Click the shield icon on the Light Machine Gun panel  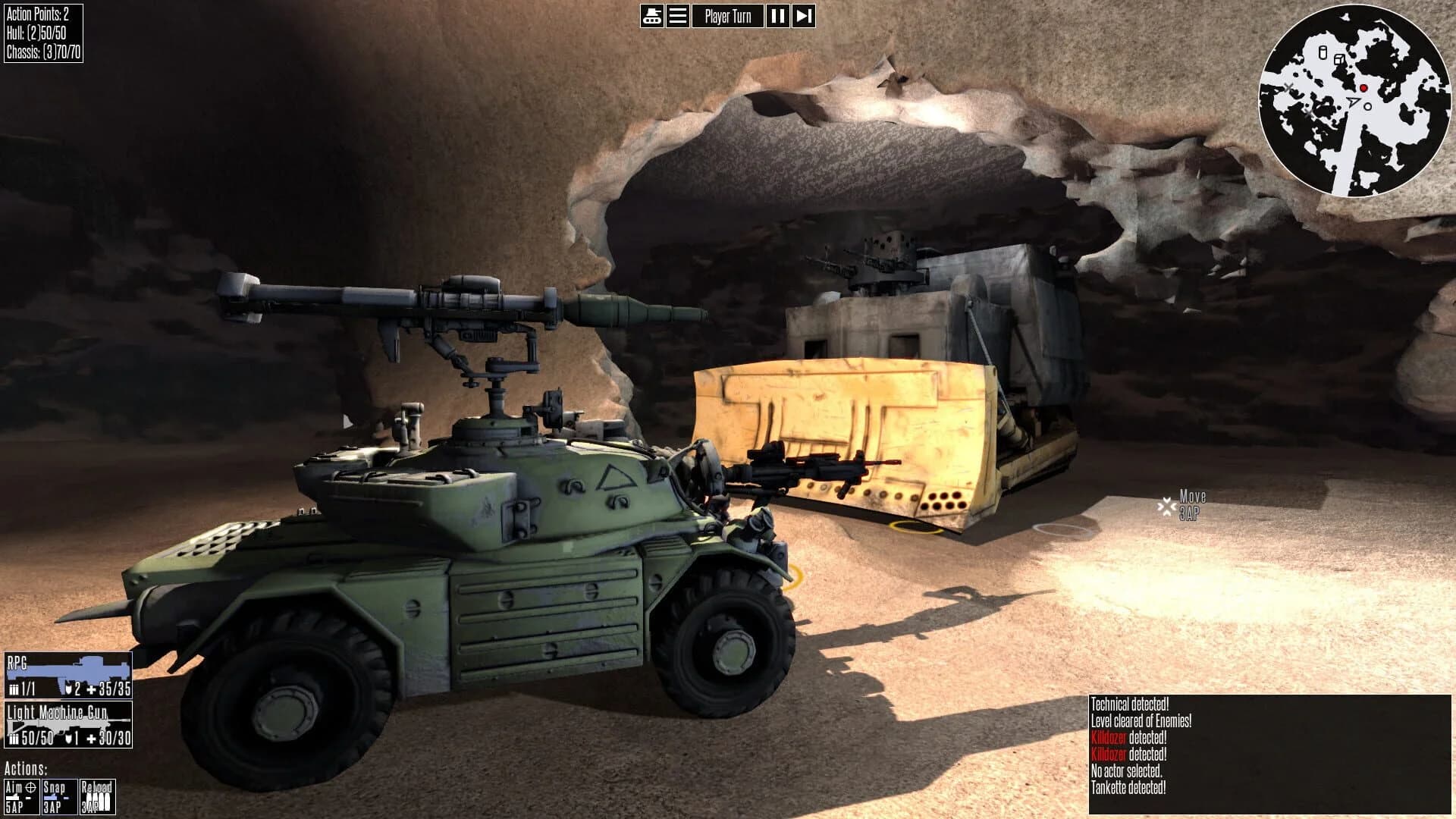[68, 738]
